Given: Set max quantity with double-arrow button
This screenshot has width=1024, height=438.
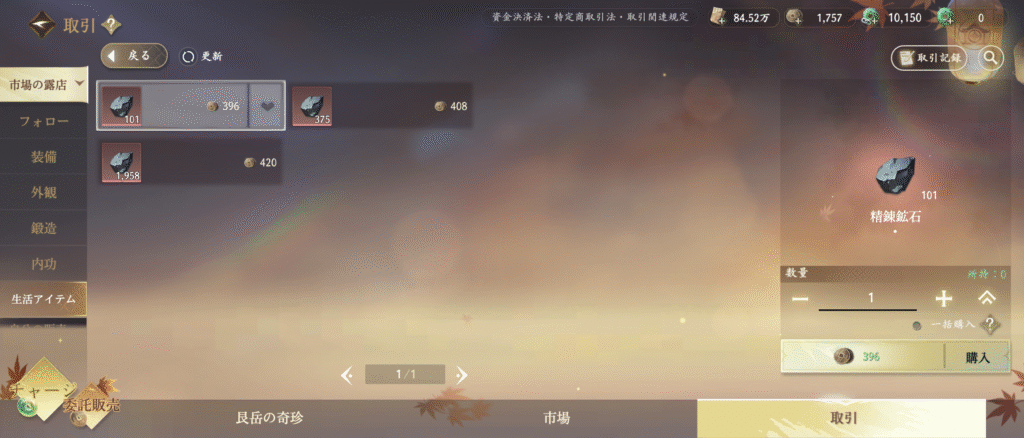Looking at the screenshot, I should 986,298.
